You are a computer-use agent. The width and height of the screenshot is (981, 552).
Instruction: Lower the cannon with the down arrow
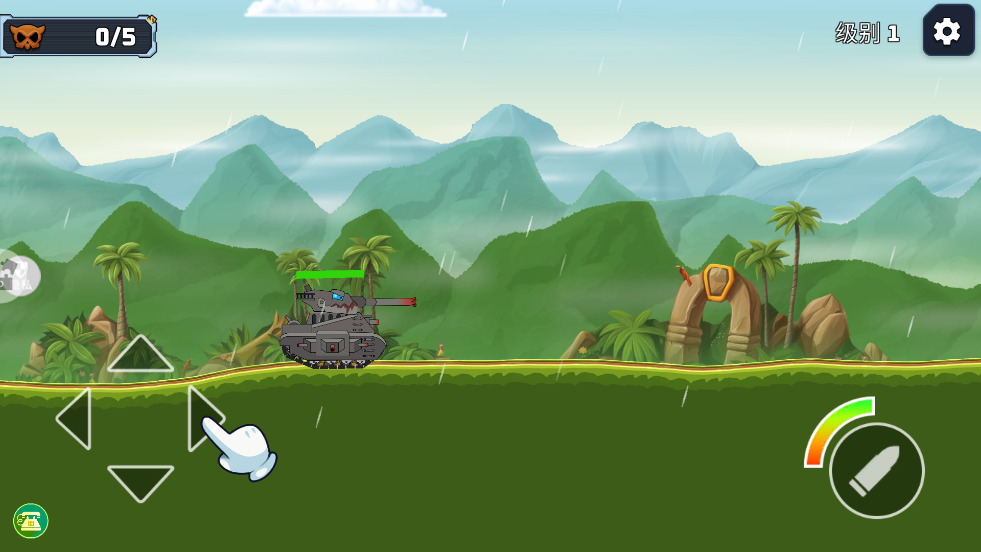pos(140,481)
